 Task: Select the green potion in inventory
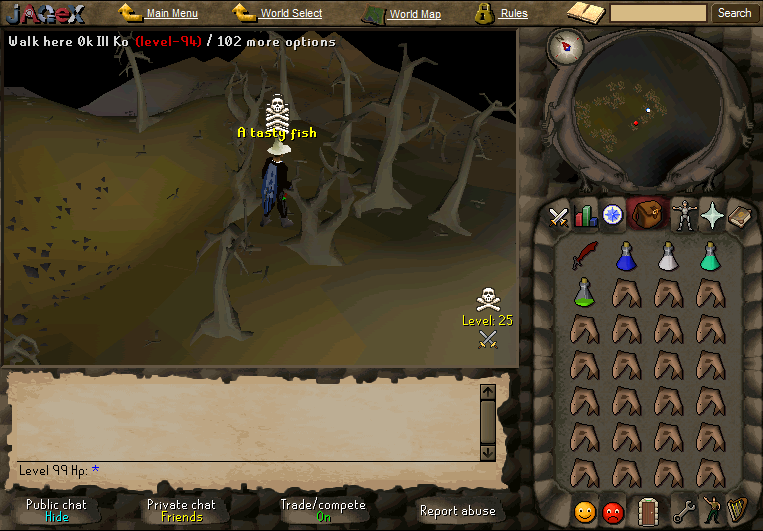(x=585, y=293)
